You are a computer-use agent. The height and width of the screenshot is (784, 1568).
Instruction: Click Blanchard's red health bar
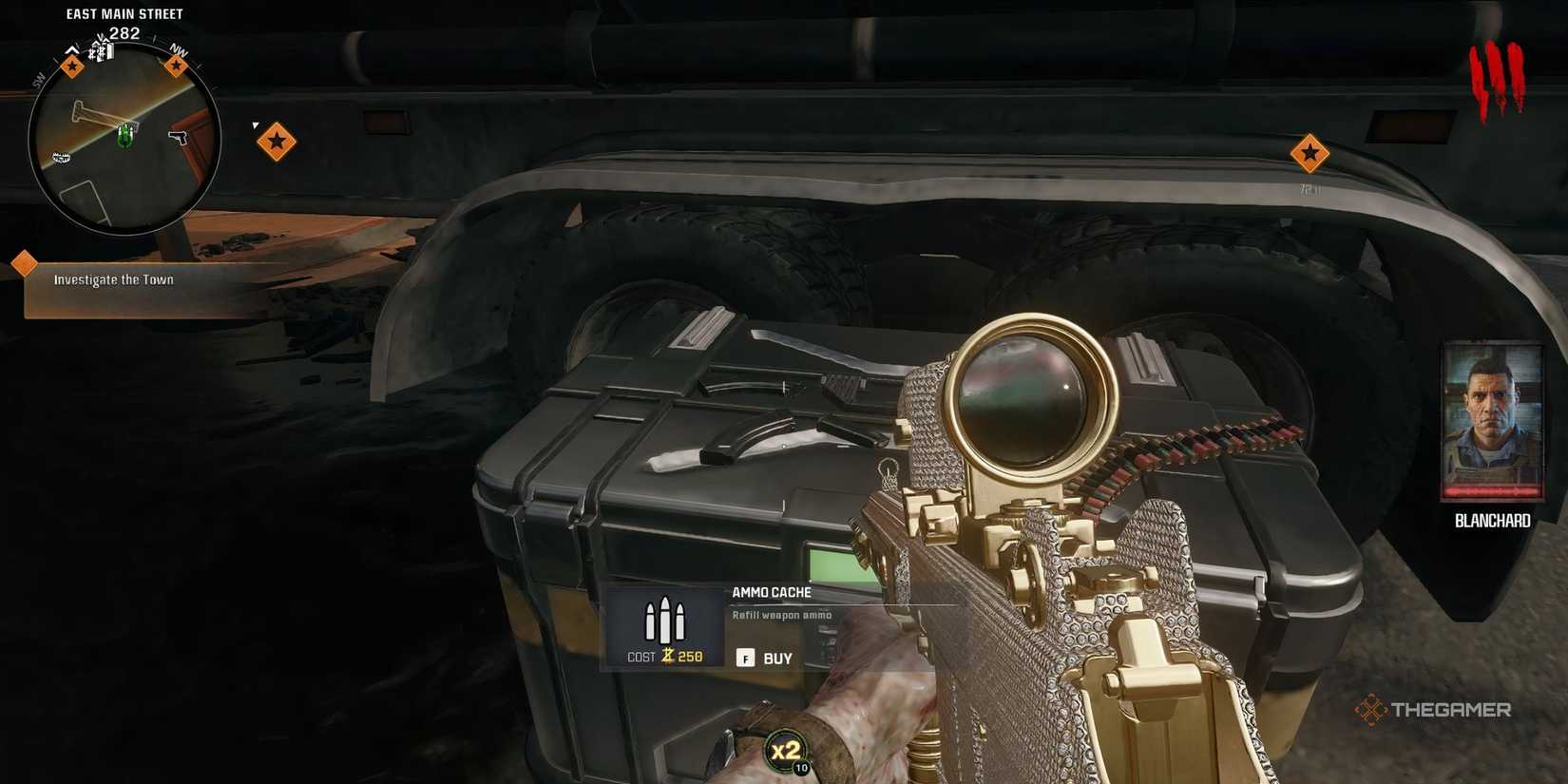(x=1491, y=491)
